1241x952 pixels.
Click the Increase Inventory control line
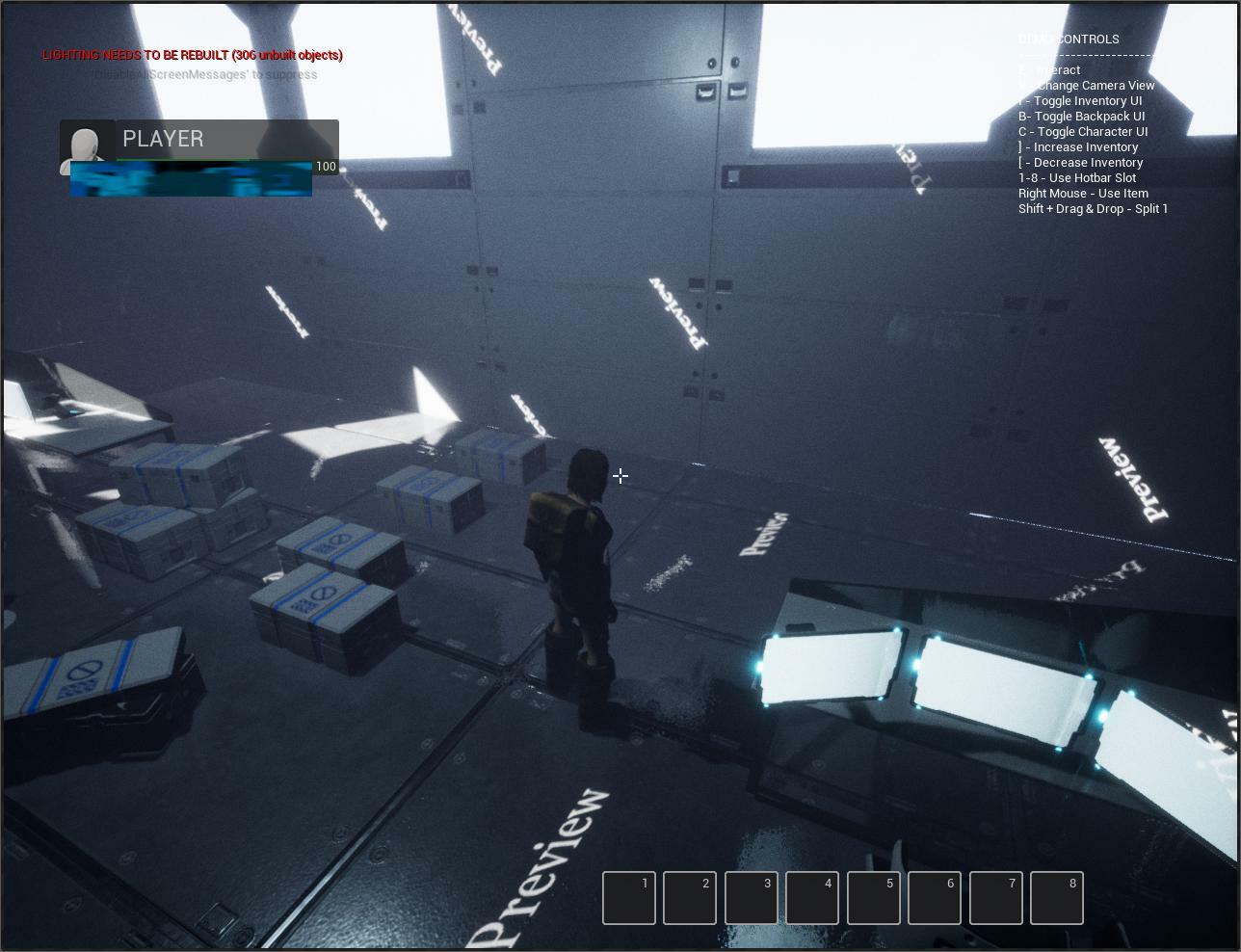click(x=1078, y=146)
